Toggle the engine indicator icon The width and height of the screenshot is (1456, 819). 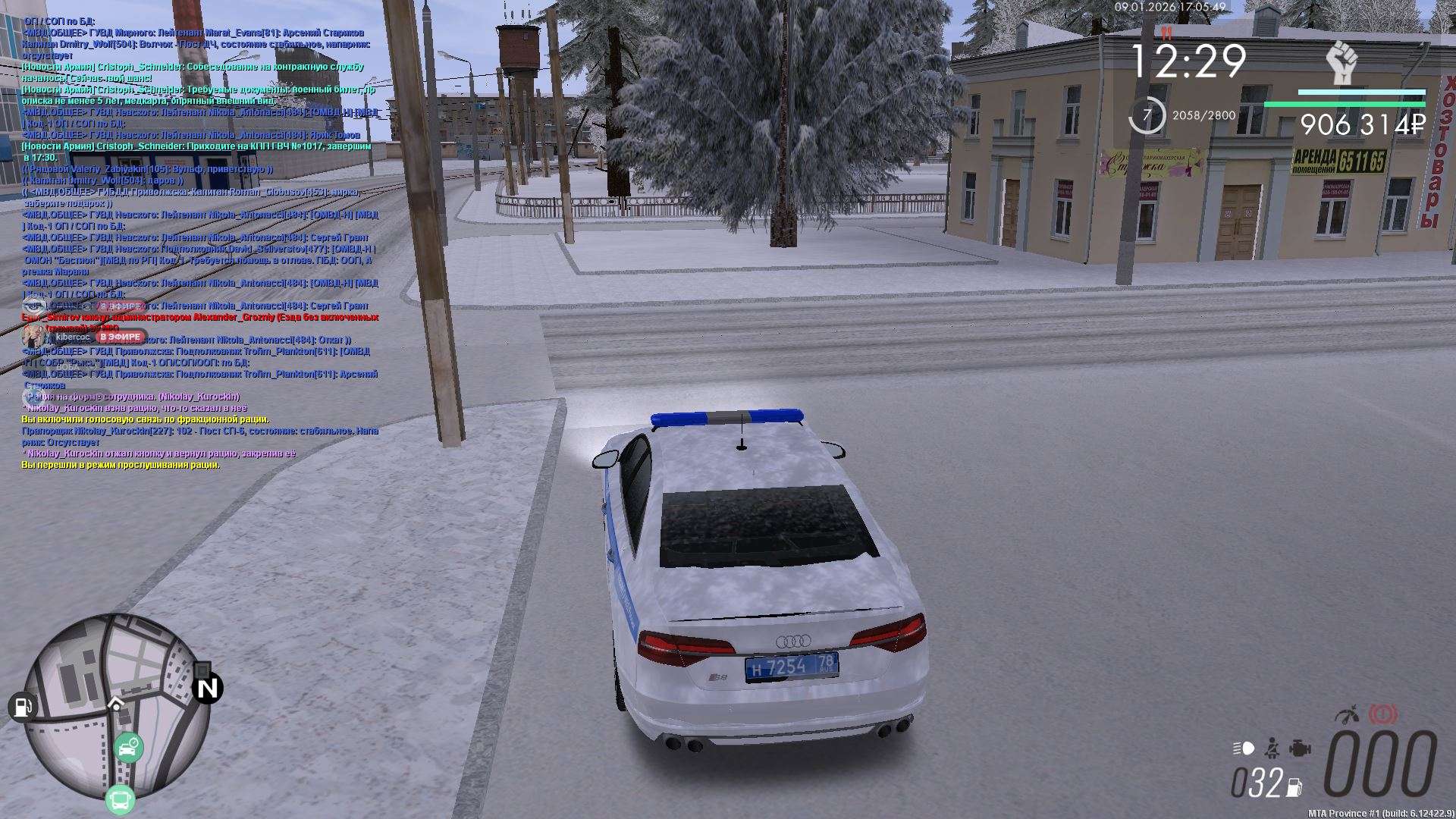pos(1301,748)
